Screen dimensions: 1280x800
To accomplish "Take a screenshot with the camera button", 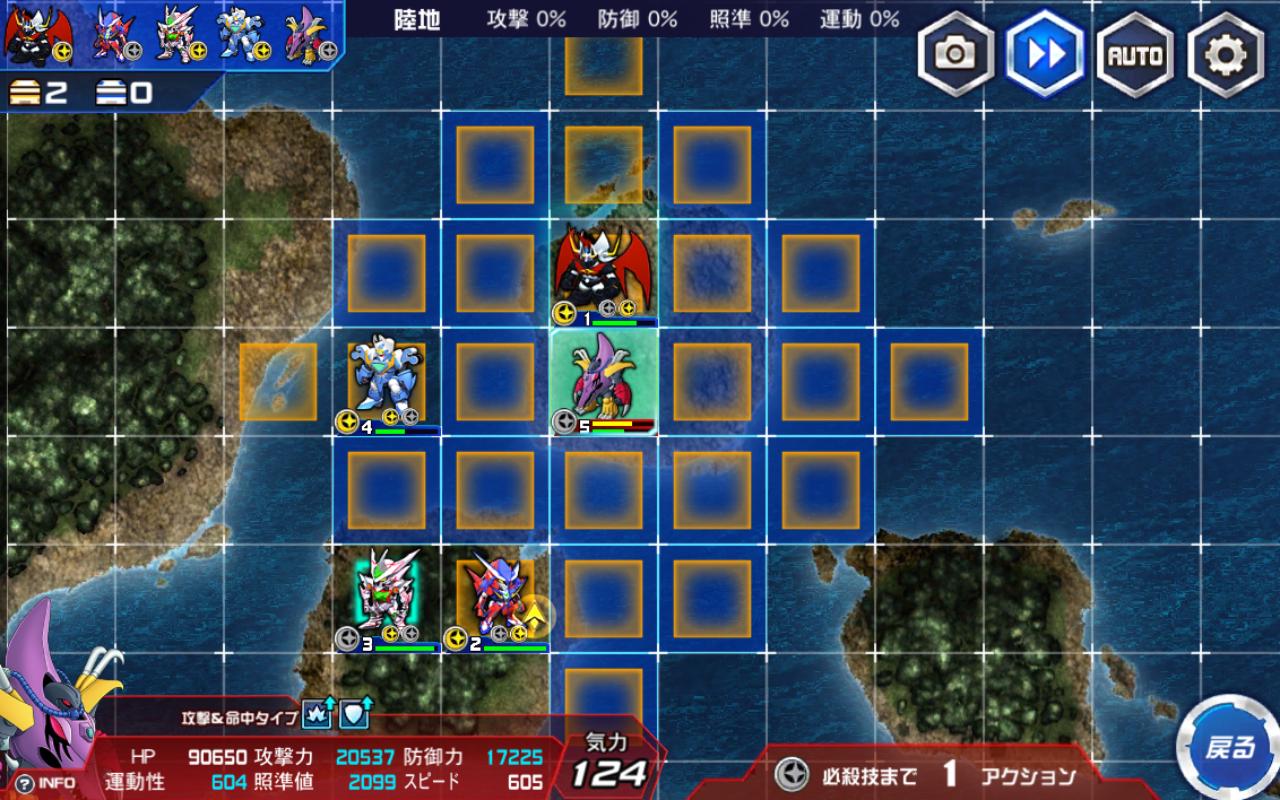I will point(956,54).
